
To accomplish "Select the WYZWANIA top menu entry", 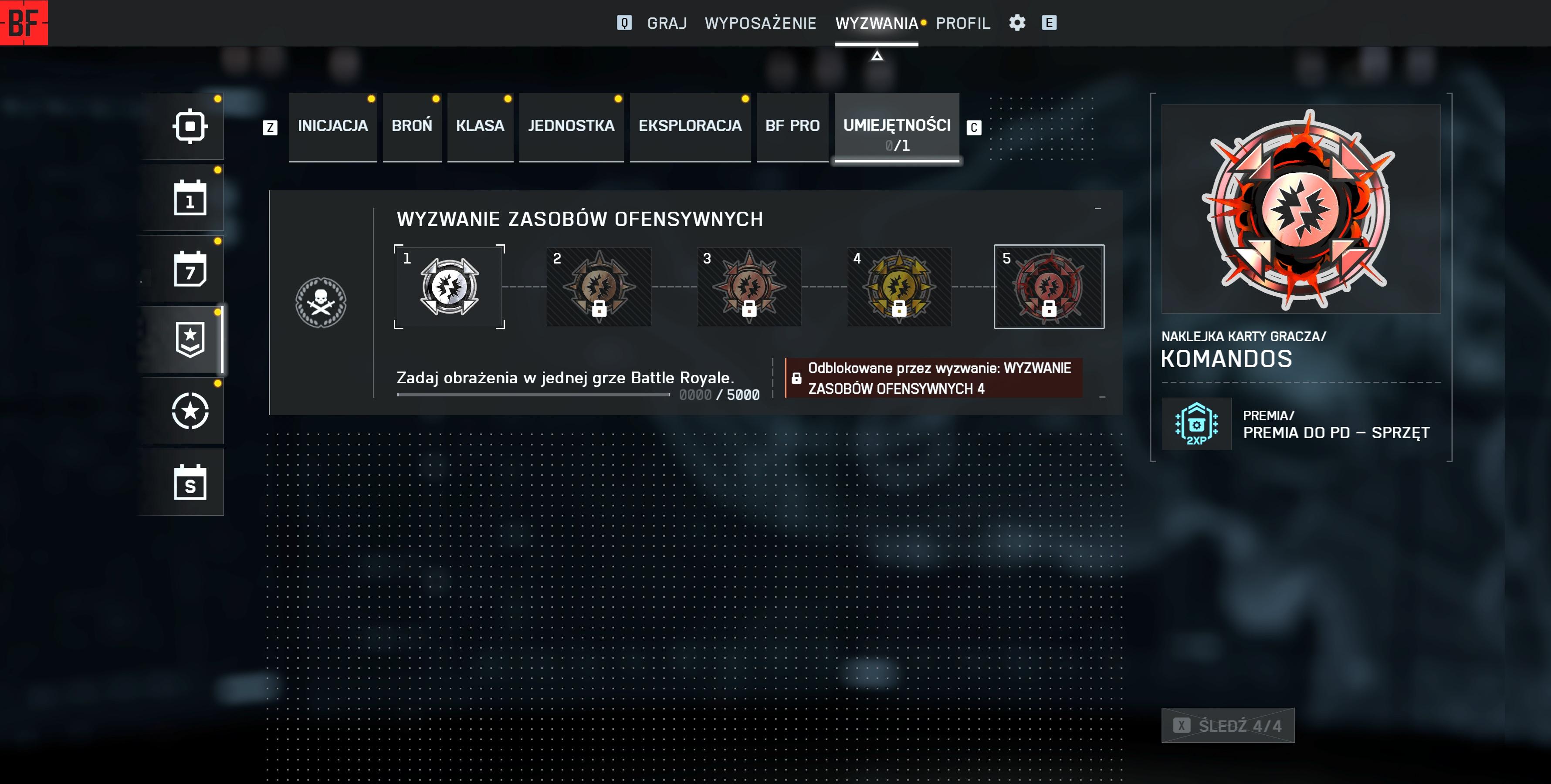I will click(x=876, y=24).
